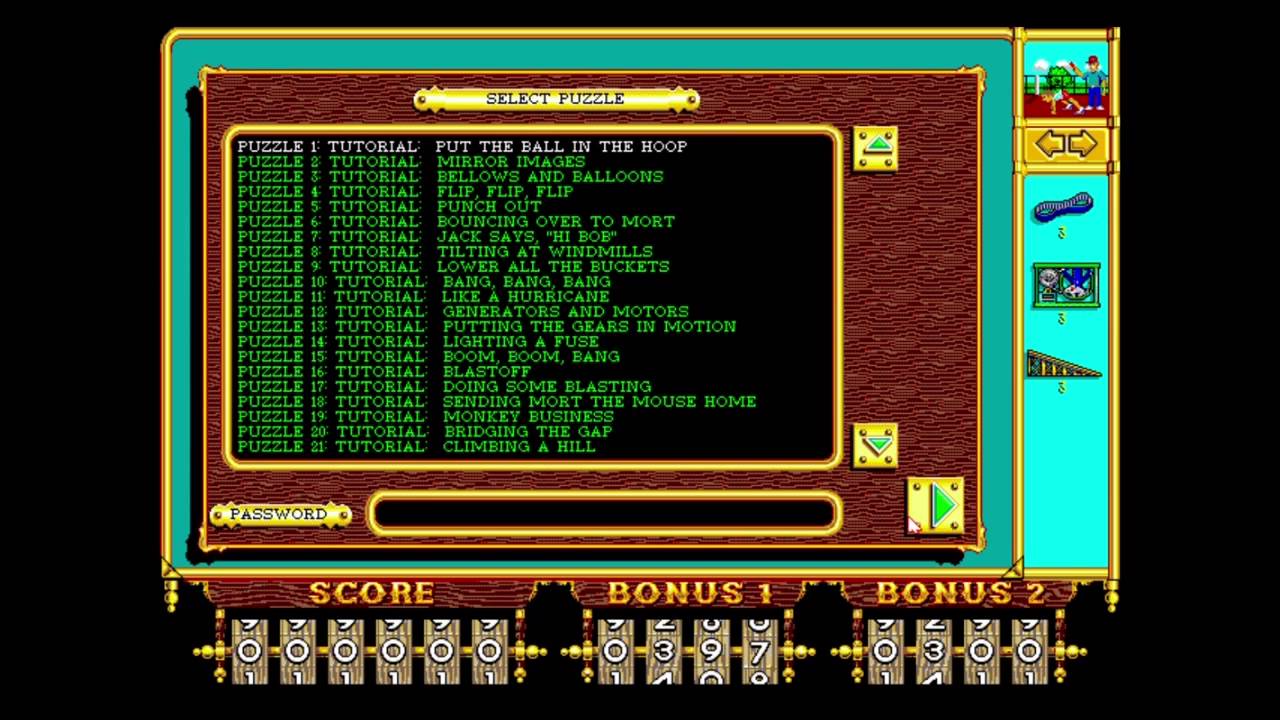The image size is (1280, 720).
Task: Click the up arrow to scroll the puzzle list
Action: pos(876,146)
